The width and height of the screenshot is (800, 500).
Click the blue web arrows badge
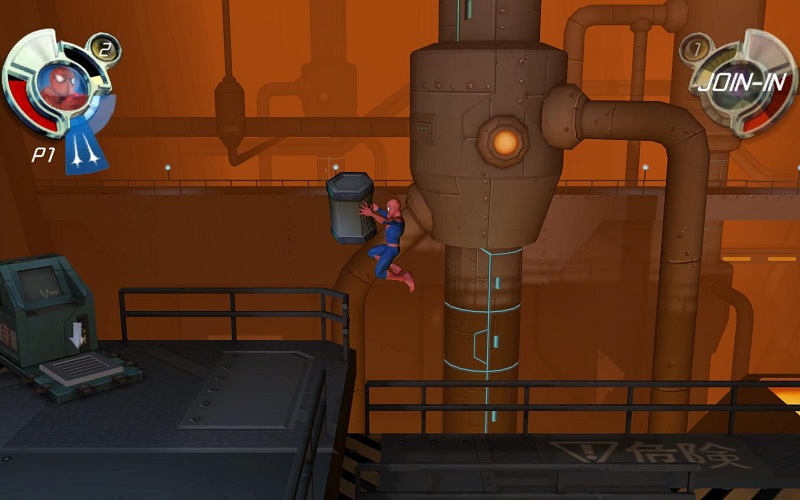click(87, 148)
